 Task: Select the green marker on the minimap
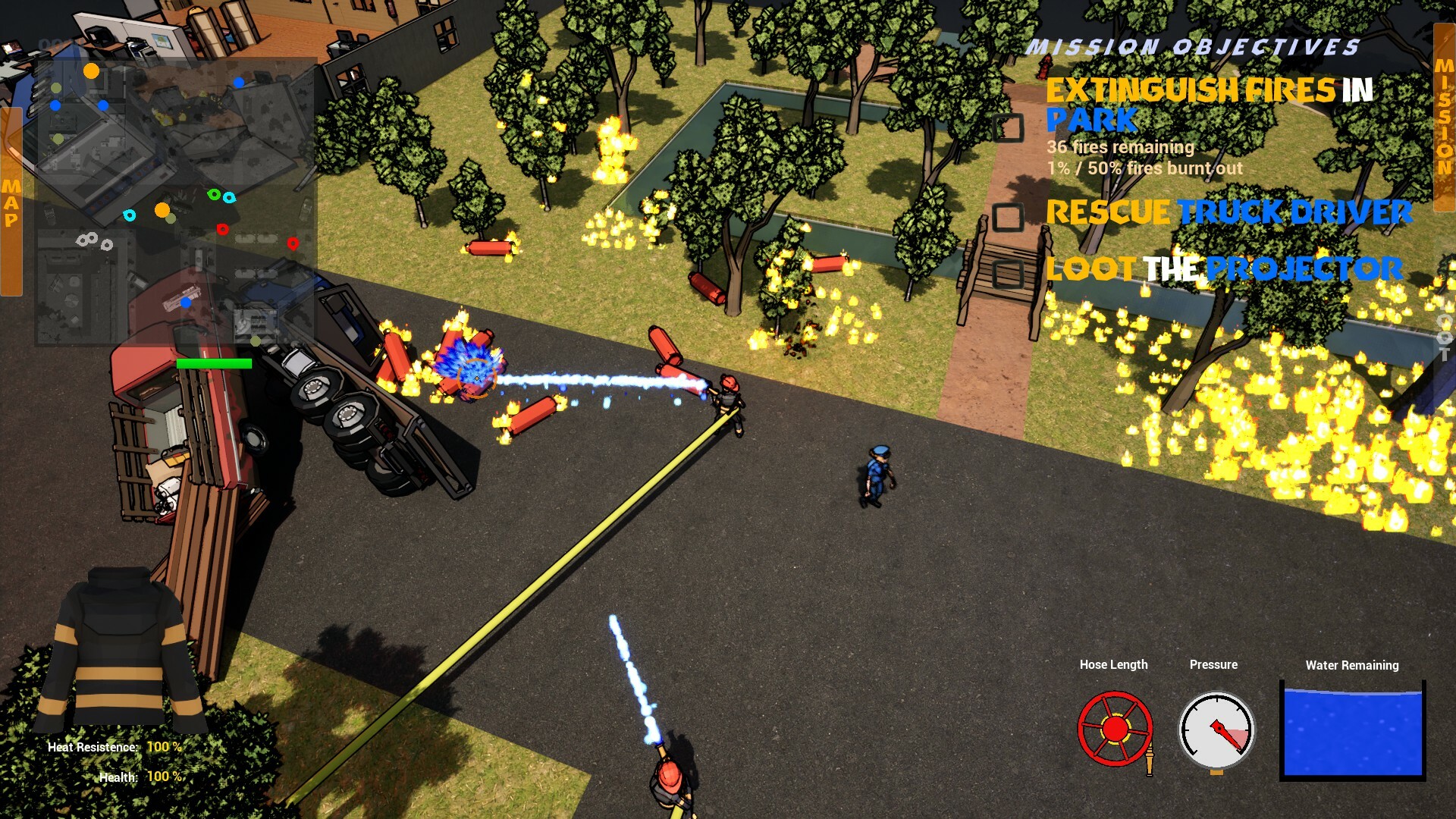pos(213,196)
